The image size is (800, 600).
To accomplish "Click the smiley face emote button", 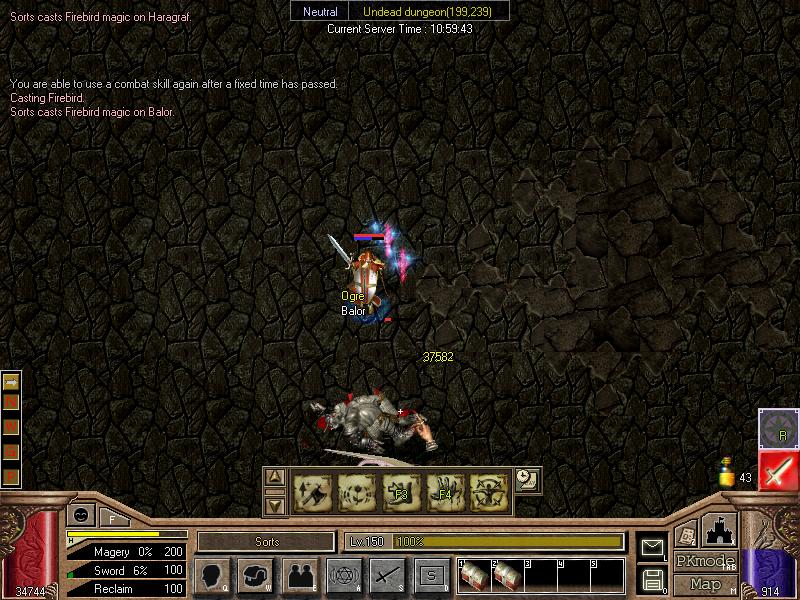I will click(80, 515).
